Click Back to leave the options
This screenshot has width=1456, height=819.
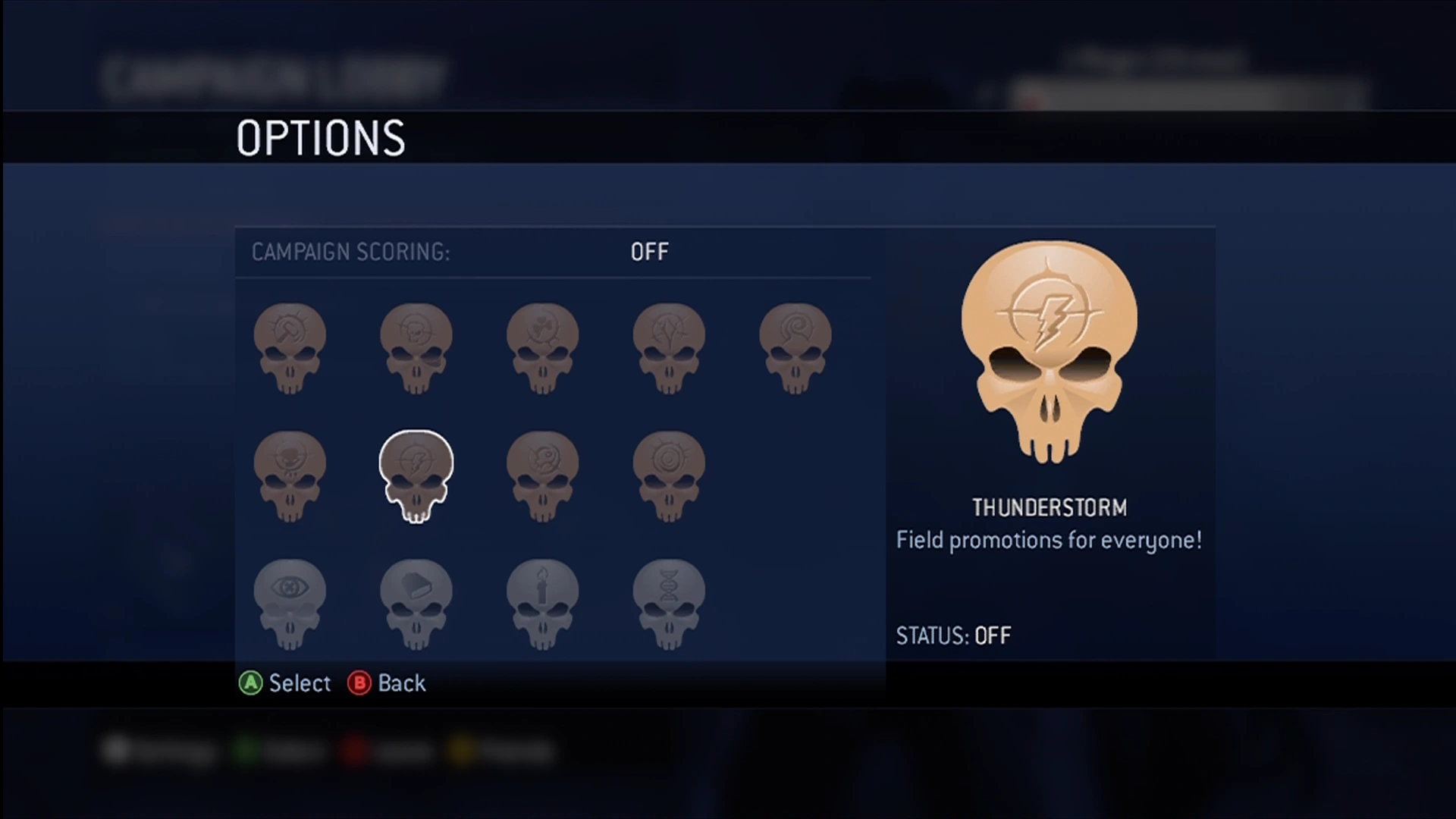(388, 683)
